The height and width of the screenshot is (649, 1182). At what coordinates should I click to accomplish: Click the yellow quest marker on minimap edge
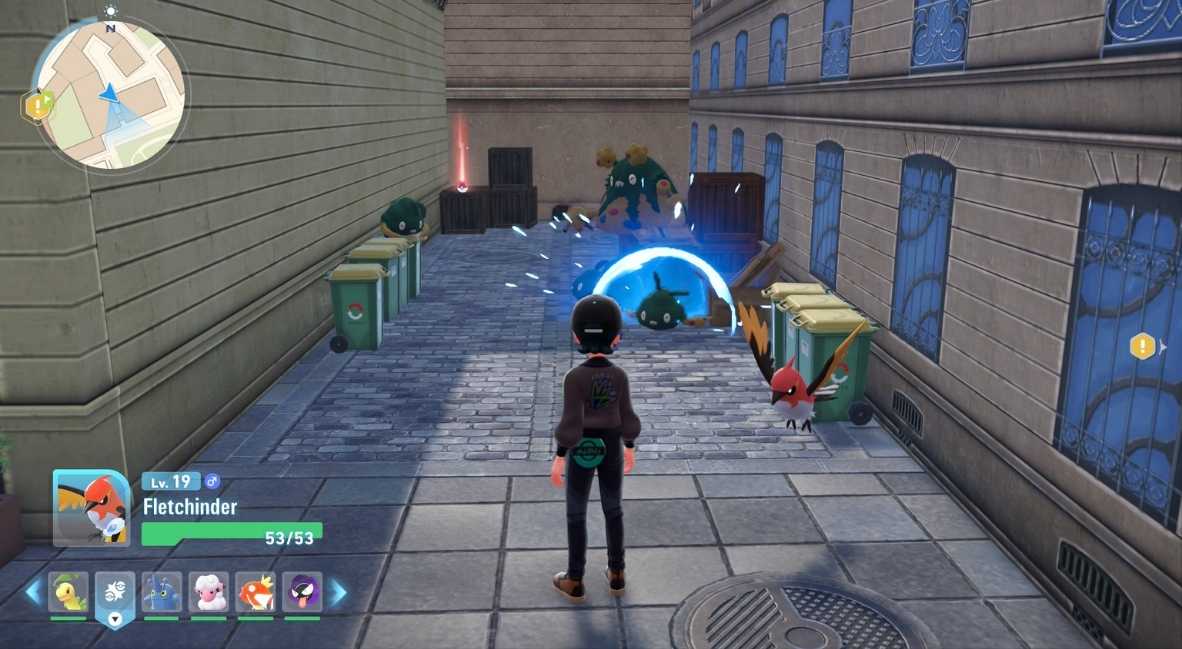37,105
